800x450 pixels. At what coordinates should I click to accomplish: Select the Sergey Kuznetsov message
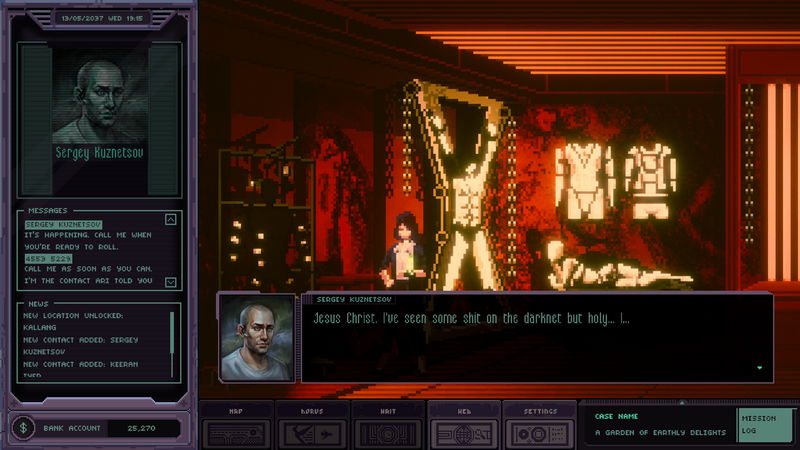[64, 225]
